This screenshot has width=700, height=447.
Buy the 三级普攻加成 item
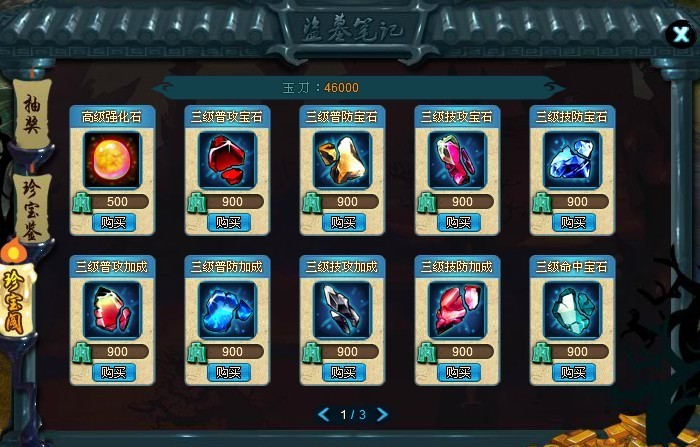pyautogui.click(x=113, y=372)
